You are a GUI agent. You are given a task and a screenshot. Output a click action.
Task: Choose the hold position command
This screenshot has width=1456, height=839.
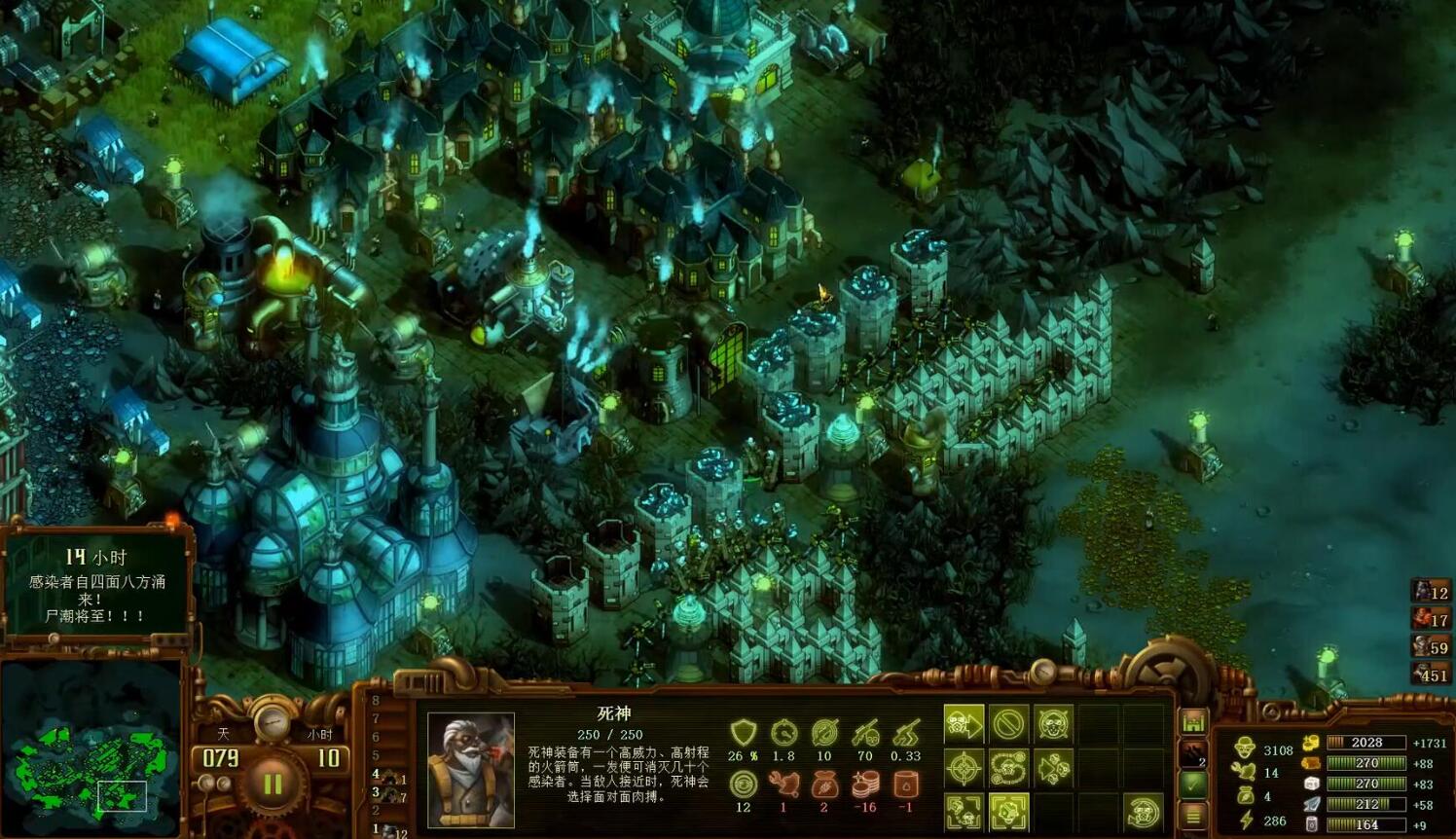click(1053, 724)
